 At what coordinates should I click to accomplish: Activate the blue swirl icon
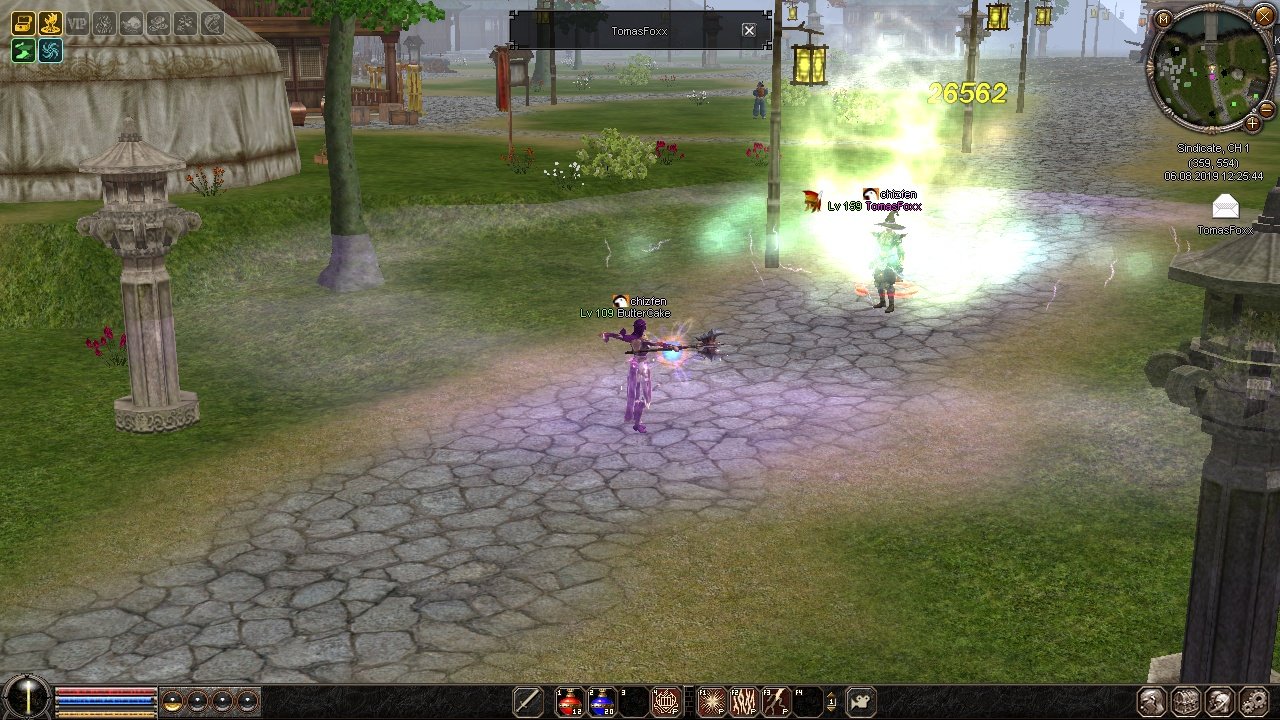(x=50, y=50)
